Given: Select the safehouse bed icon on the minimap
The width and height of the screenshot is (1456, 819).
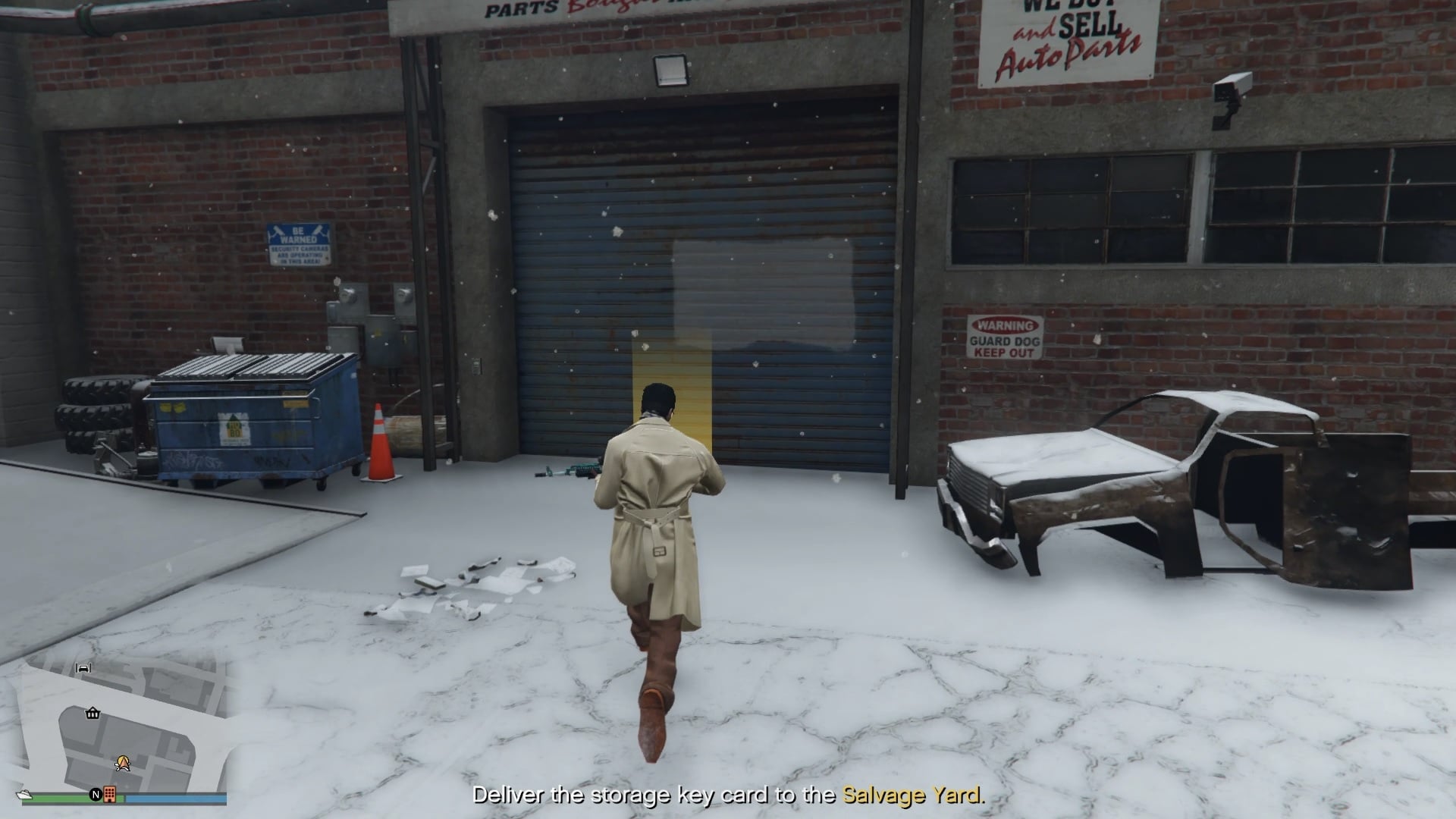Looking at the screenshot, I should click(83, 669).
